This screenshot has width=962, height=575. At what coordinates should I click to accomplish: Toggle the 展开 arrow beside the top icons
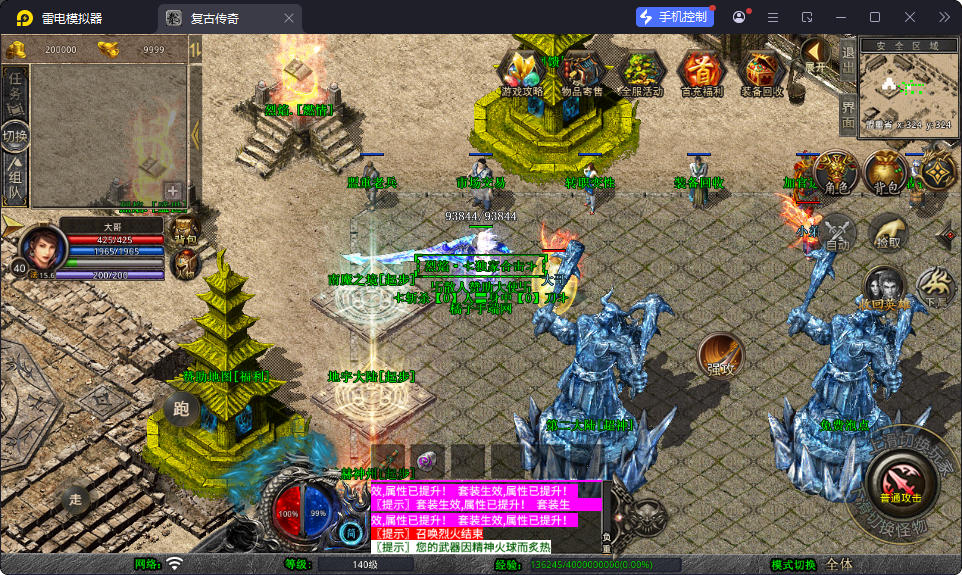coord(817,56)
